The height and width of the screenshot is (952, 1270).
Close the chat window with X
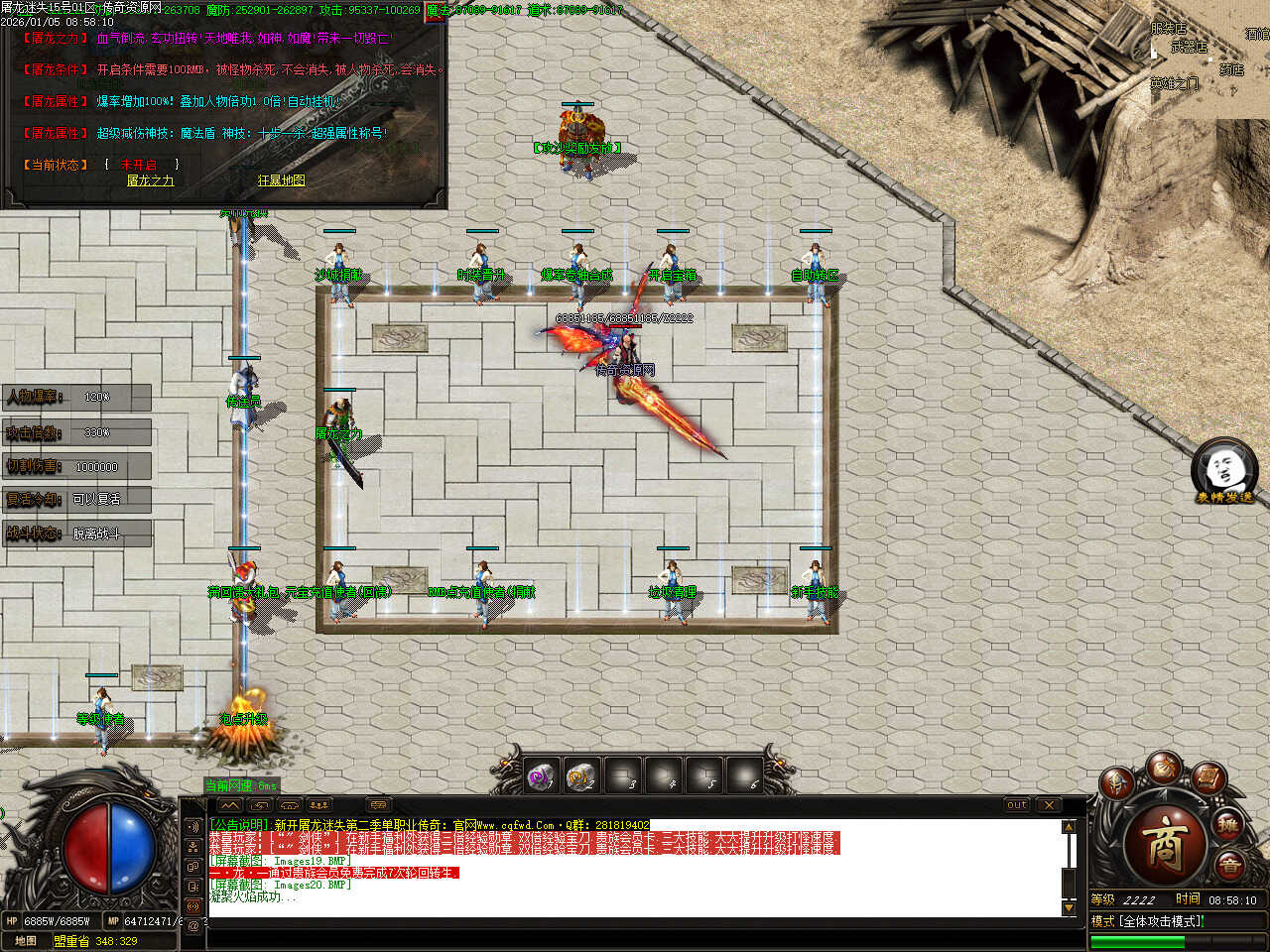point(1049,805)
